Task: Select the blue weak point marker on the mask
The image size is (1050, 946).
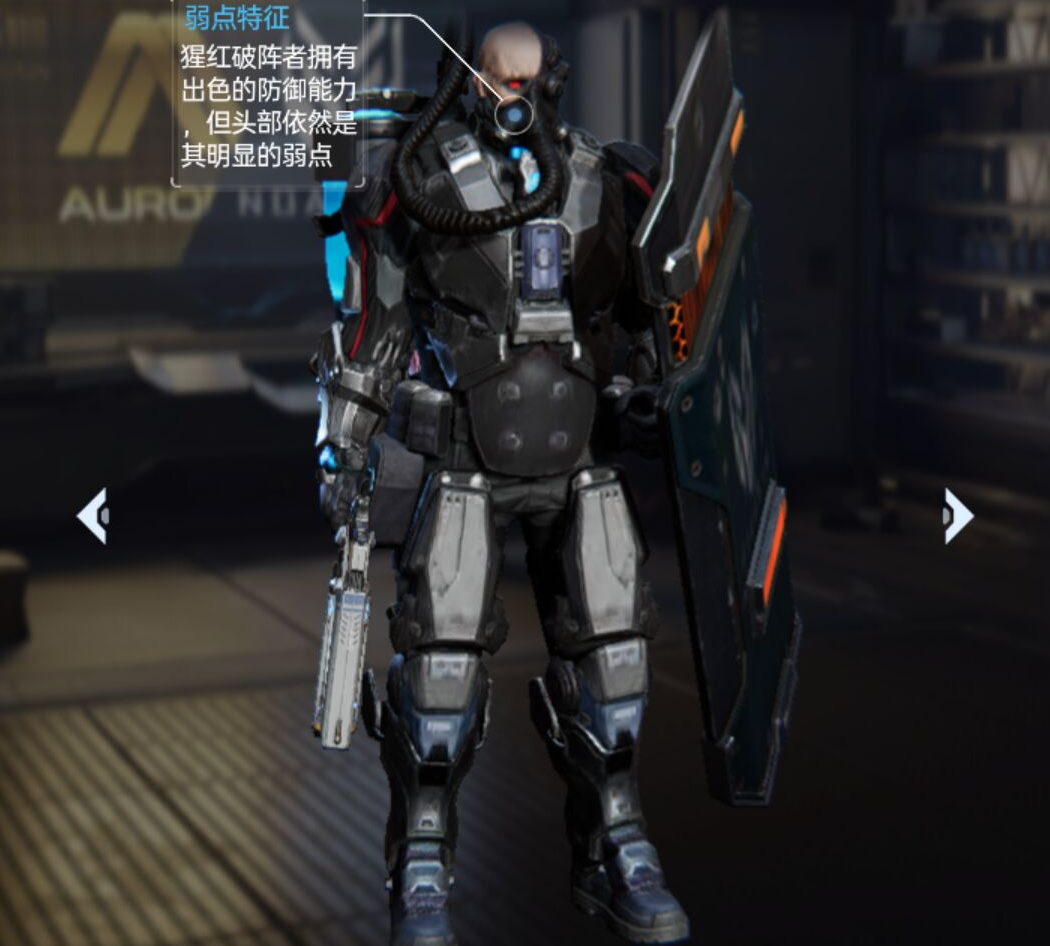Action: coord(514,118)
